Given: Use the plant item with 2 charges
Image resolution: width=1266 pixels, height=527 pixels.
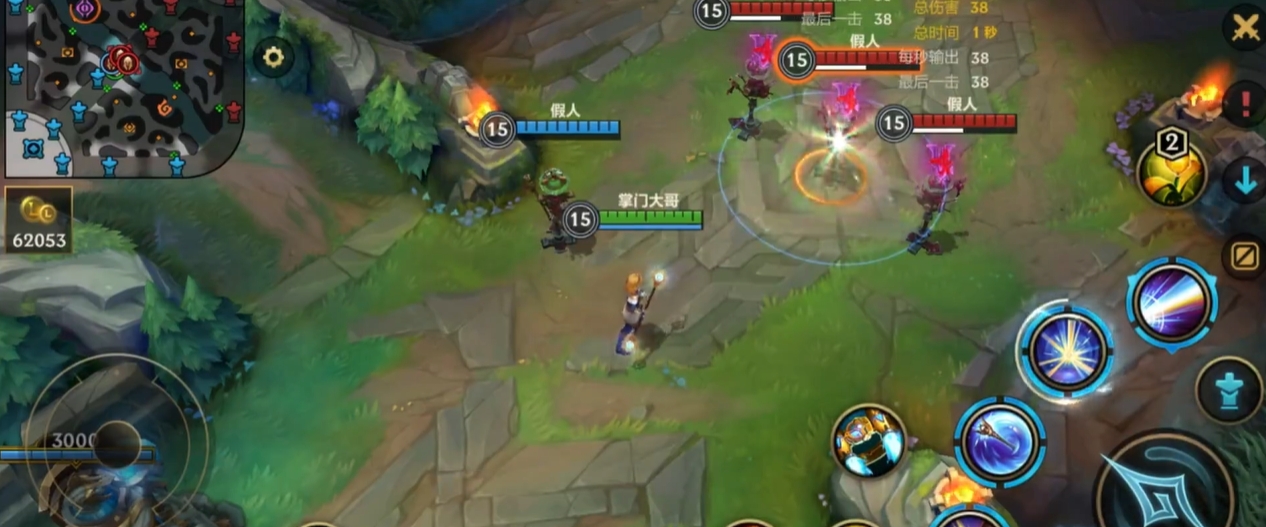Looking at the screenshot, I should click(x=1171, y=172).
